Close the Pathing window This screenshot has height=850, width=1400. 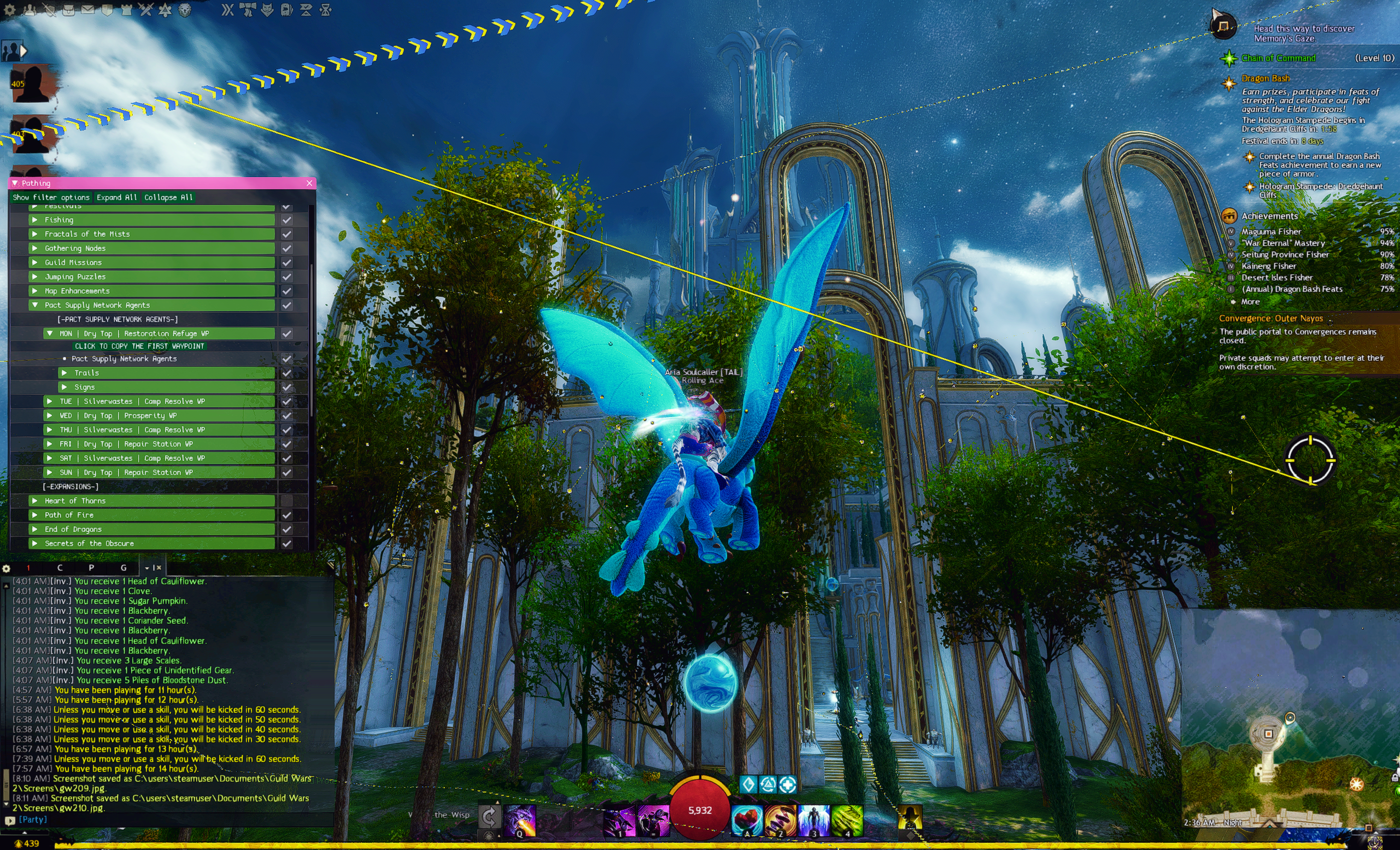(309, 183)
